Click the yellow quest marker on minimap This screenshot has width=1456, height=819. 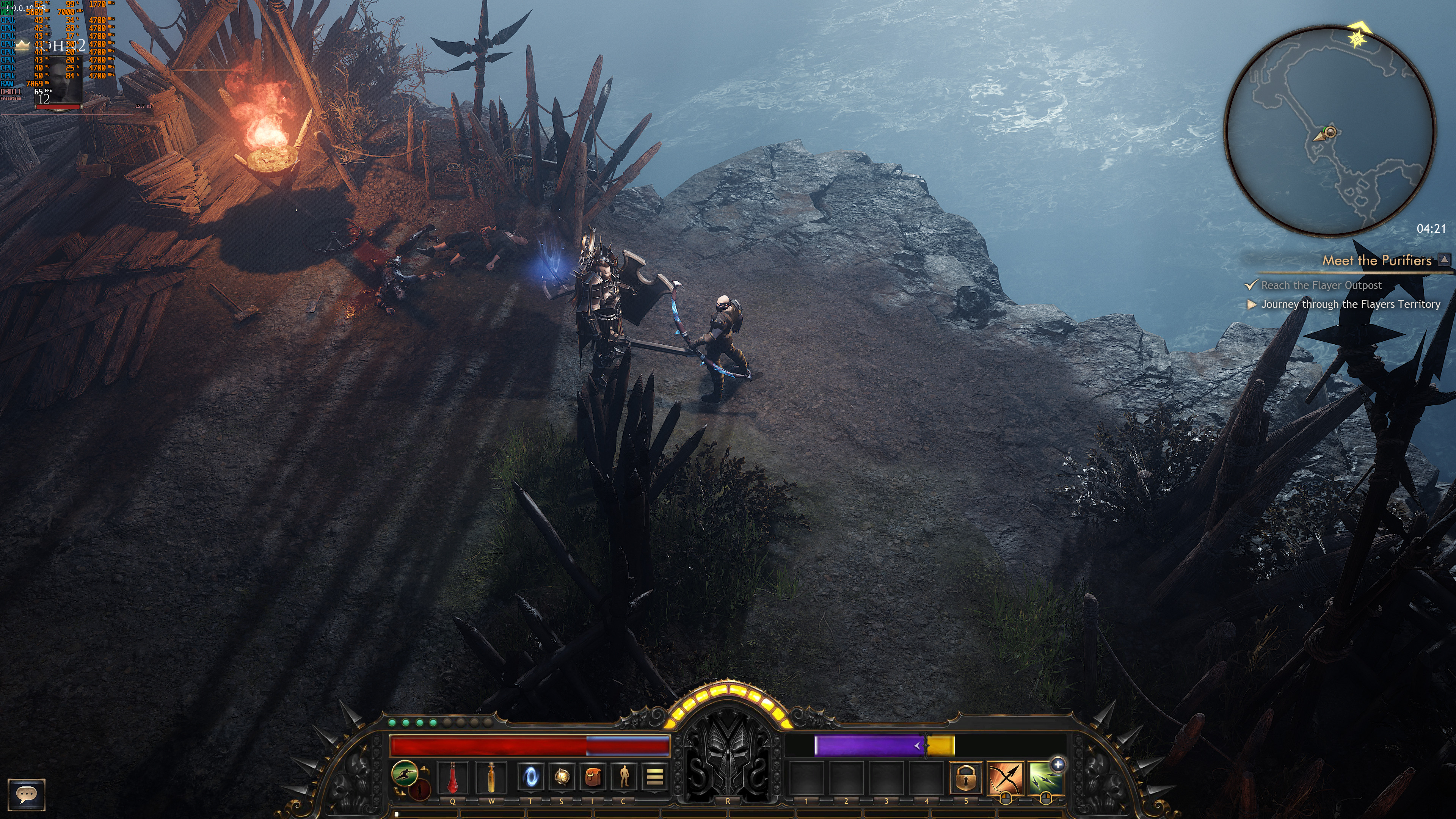point(1357,38)
